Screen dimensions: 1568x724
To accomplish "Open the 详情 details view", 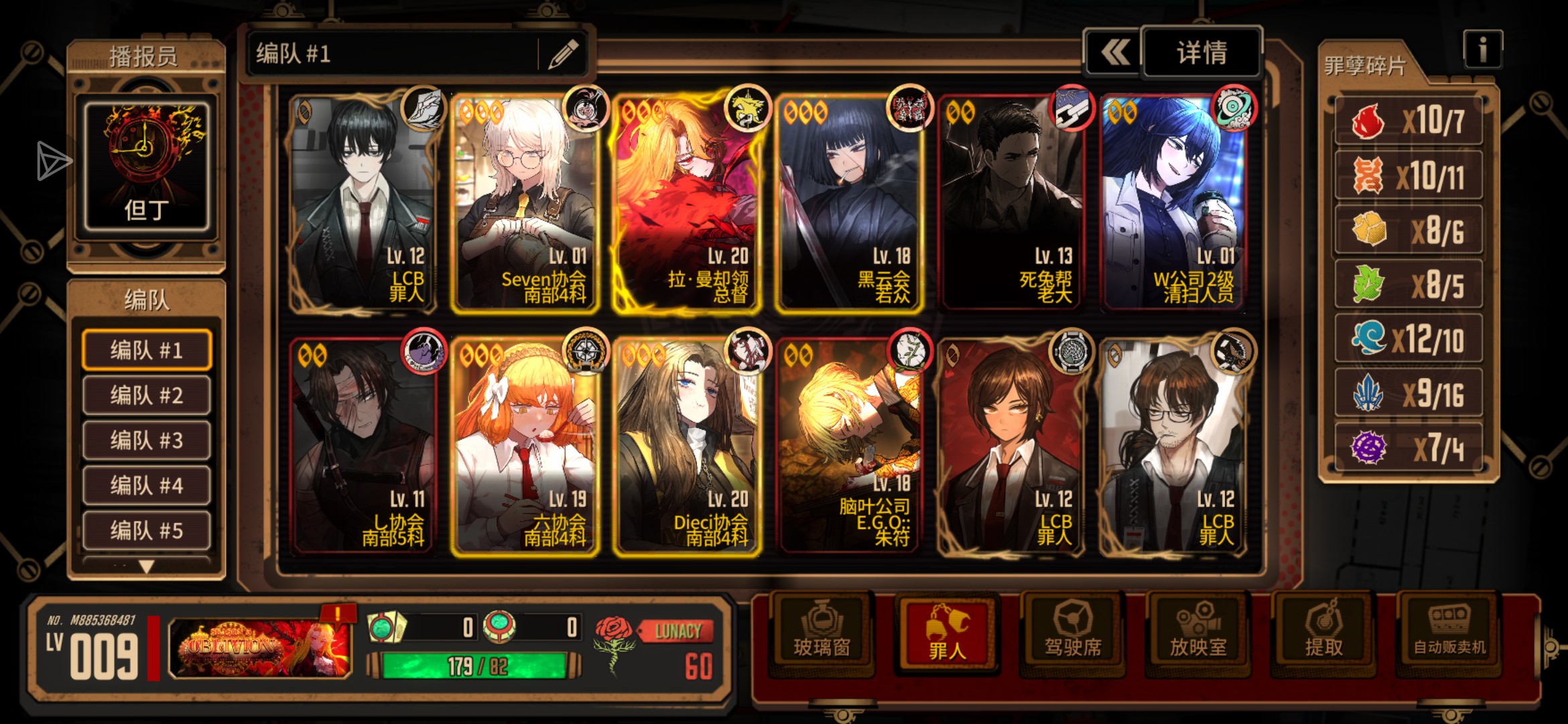I will [1201, 52].
